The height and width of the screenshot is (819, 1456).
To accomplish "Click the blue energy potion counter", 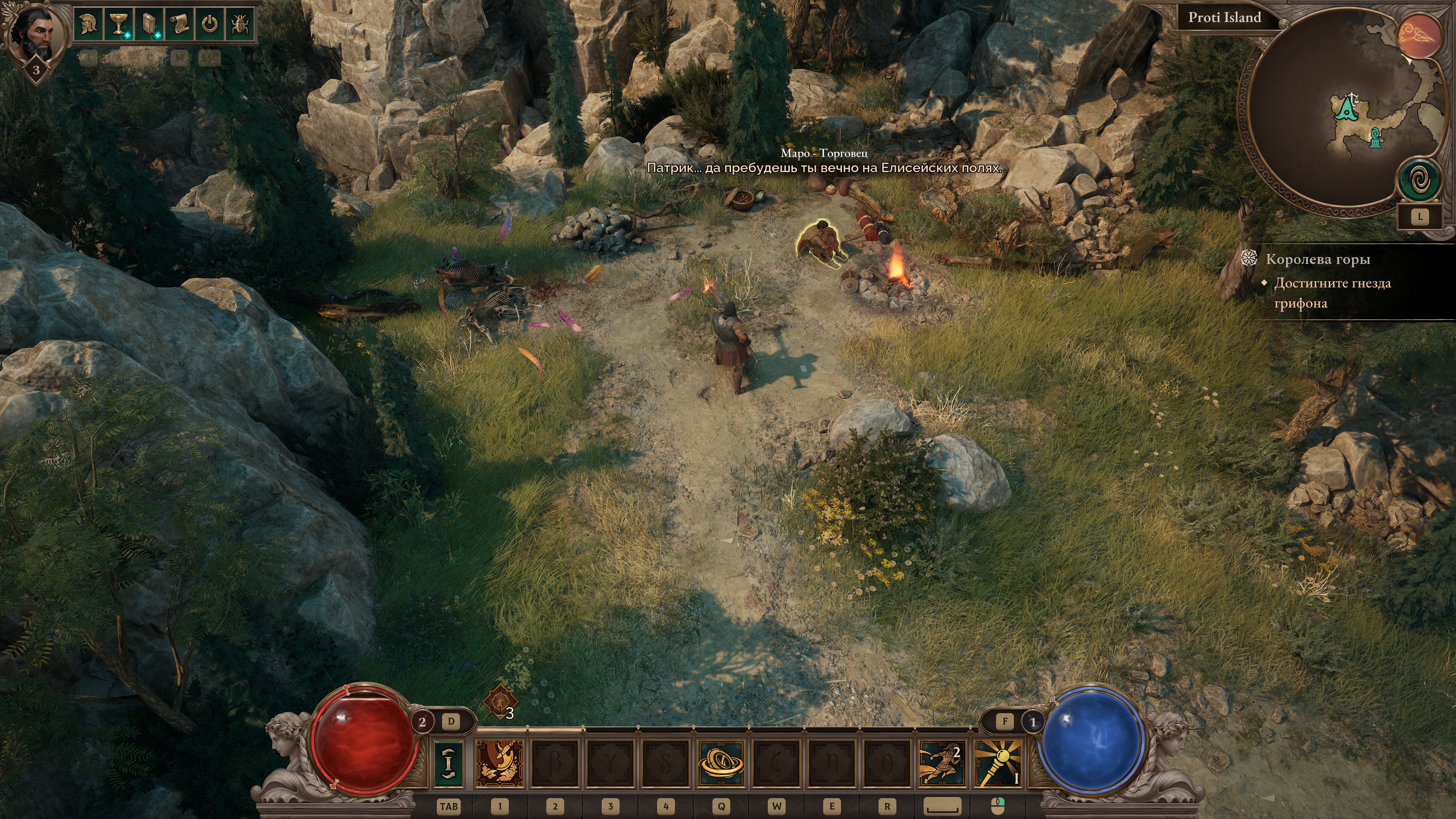I will point(1033,722).
